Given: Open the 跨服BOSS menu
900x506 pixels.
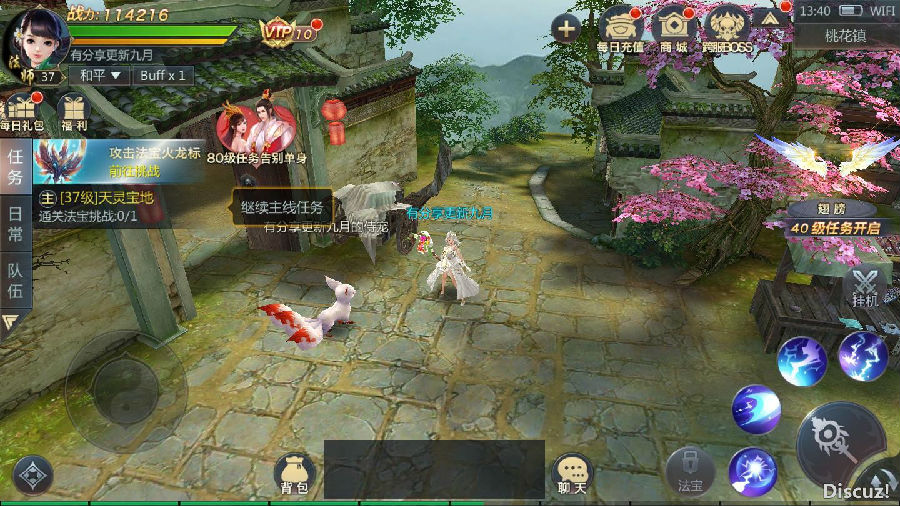Looking at the screenshot, I should 726,32.
